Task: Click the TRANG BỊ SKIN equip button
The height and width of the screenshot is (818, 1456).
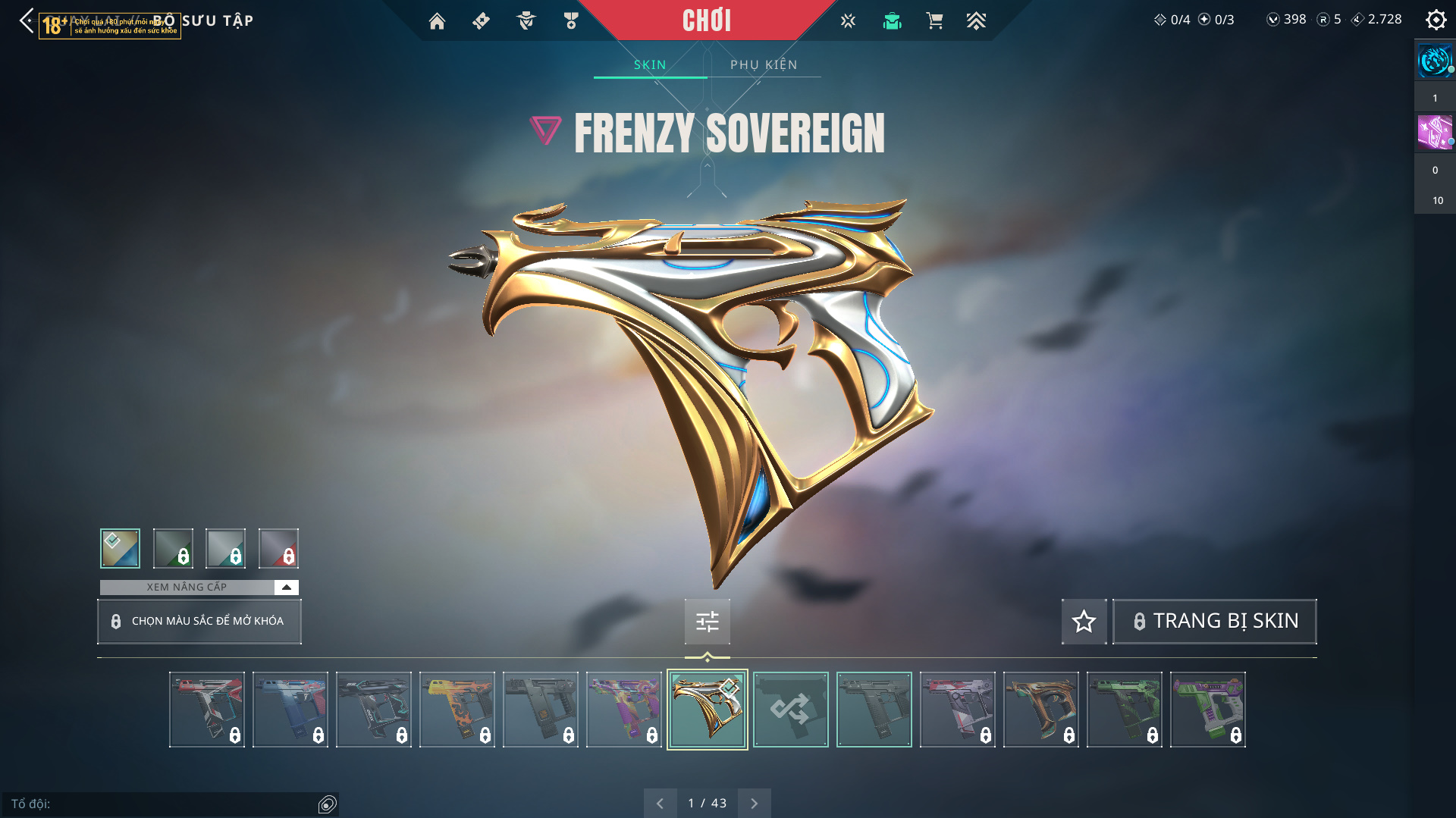Action: [x=1214, y=622]
